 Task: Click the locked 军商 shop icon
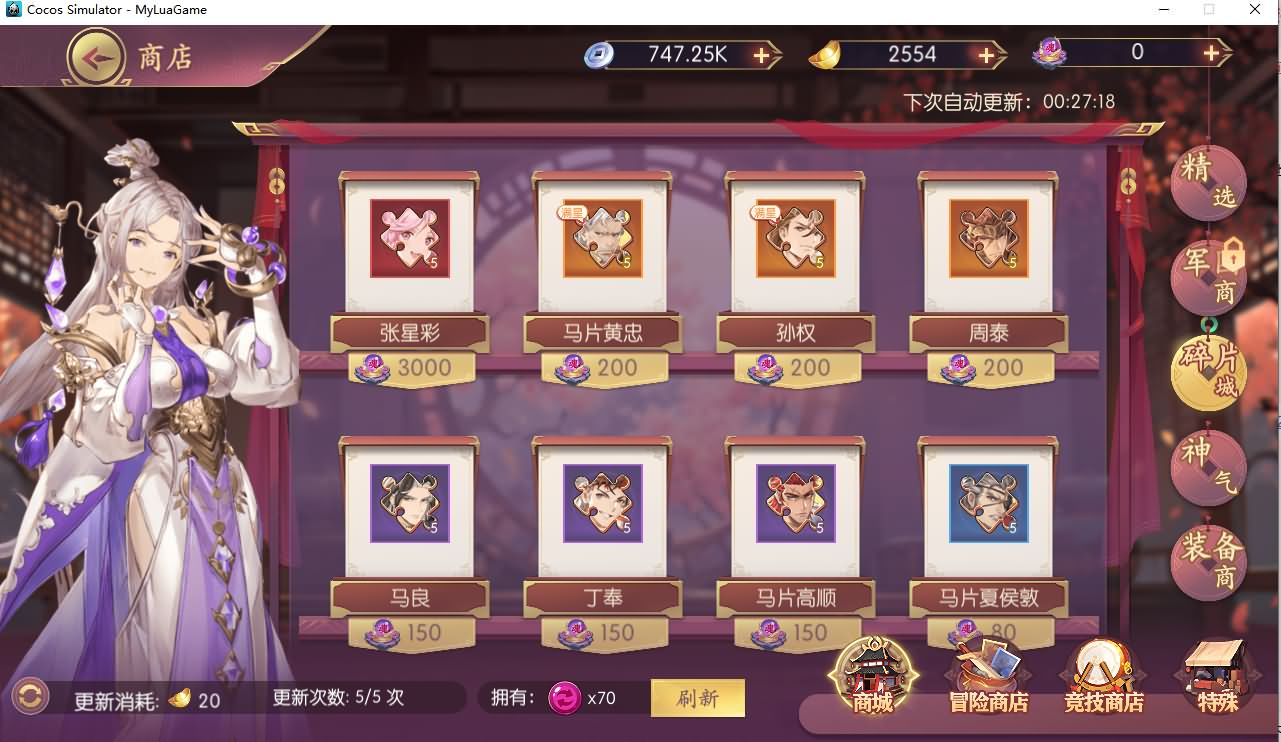(x=1207, y=277)
